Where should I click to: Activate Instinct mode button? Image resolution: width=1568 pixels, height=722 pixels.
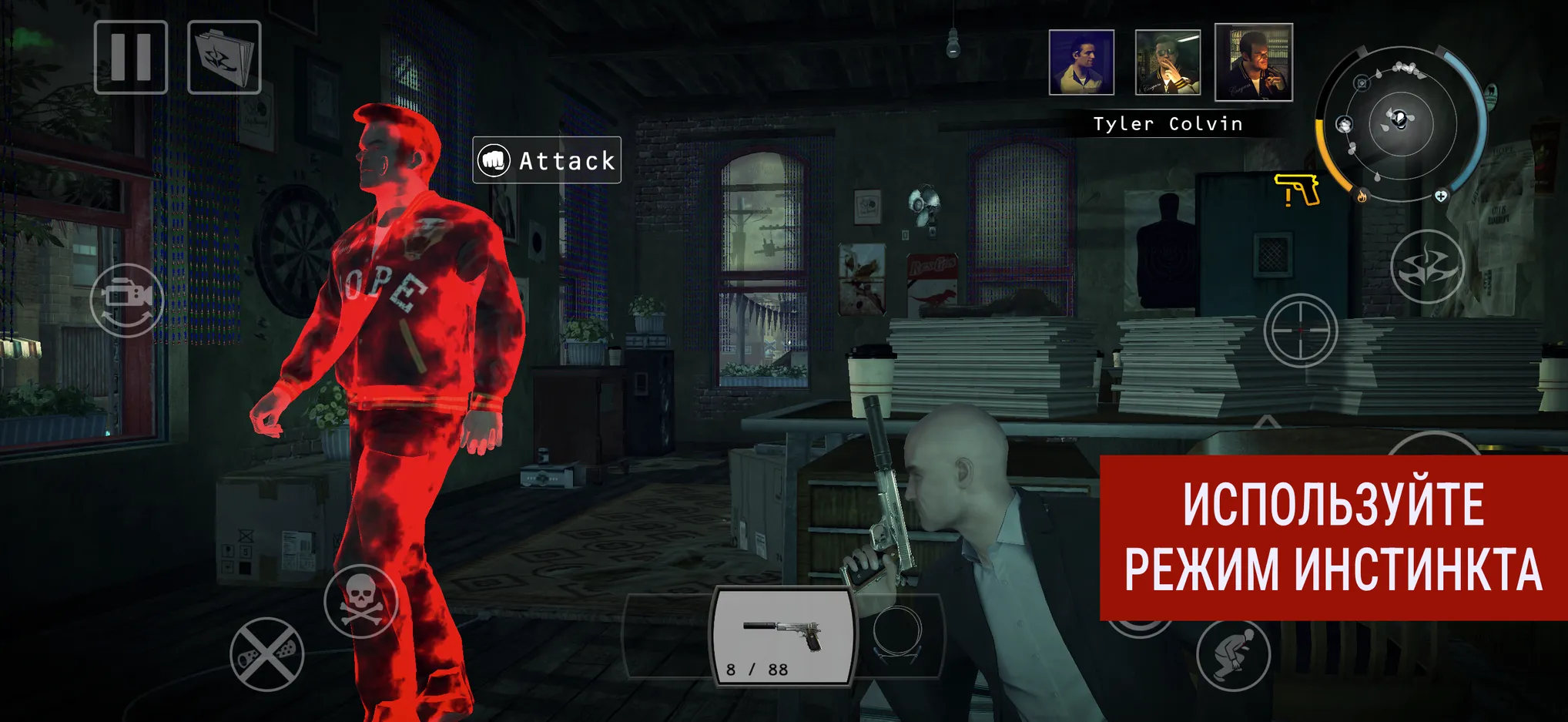[x=1427, y=267]
